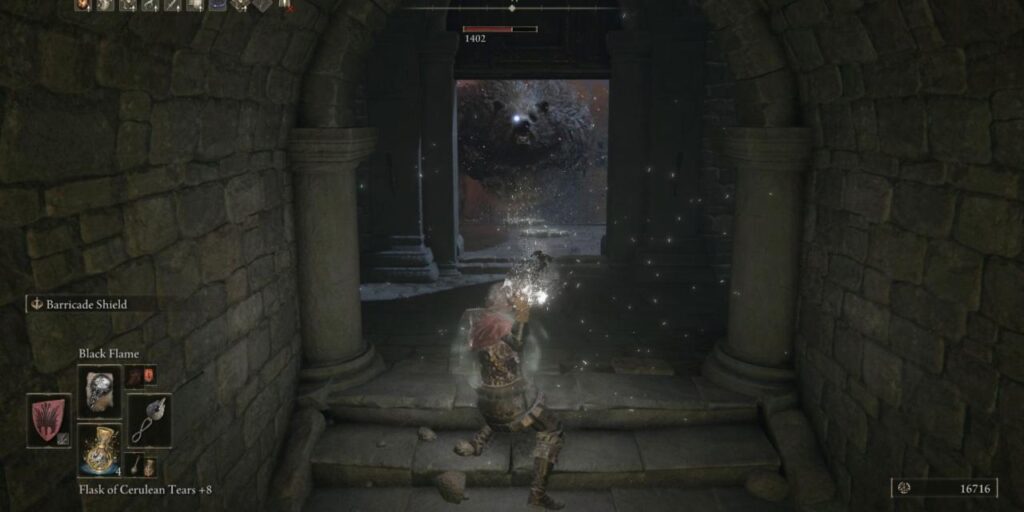Click the Barricade Shield skill label
The width and height of the screenshot is (1024, 512).
tap(86, 304)
